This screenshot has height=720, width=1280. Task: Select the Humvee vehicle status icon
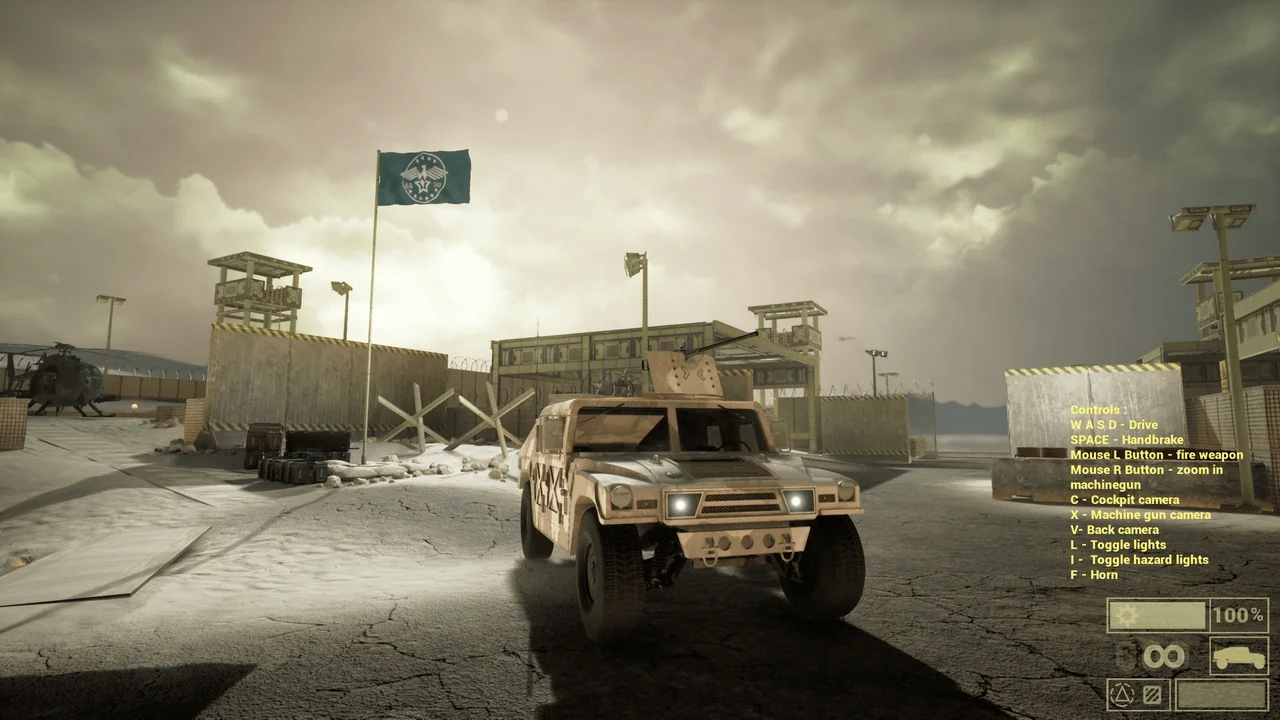click(x=1239, y=656)
